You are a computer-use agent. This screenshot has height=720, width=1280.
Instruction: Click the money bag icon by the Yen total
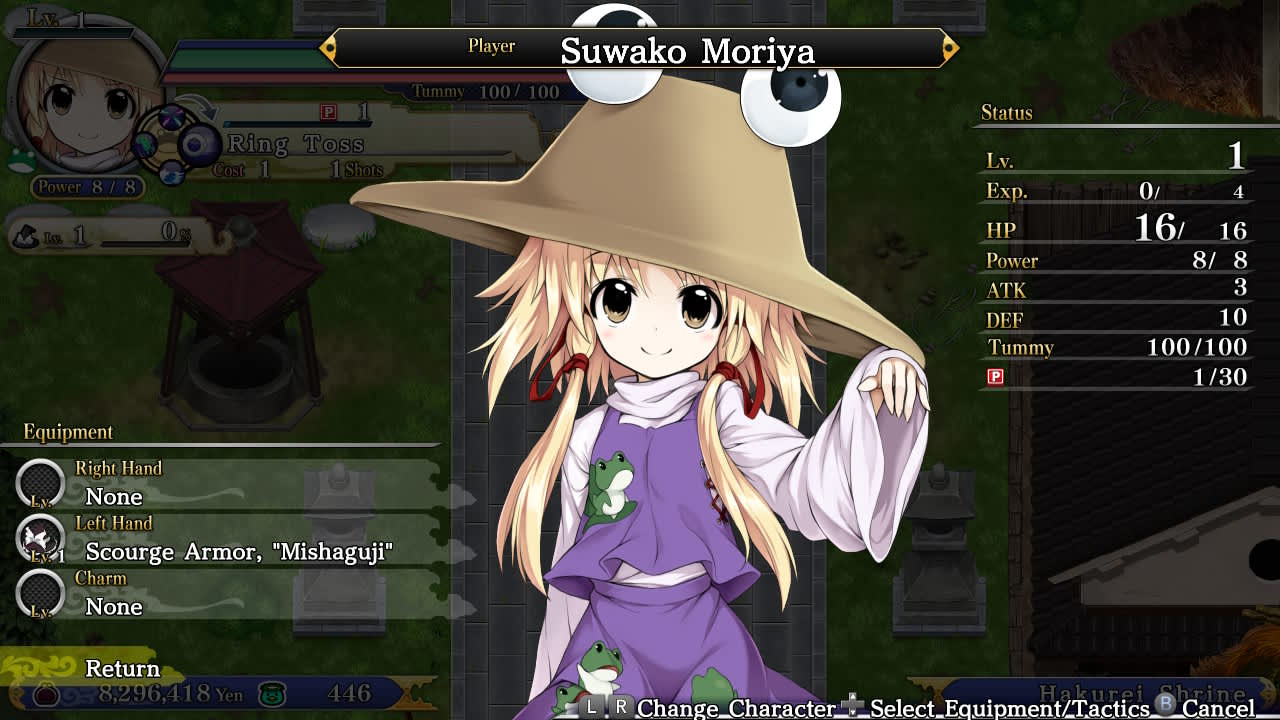[45, 695]
